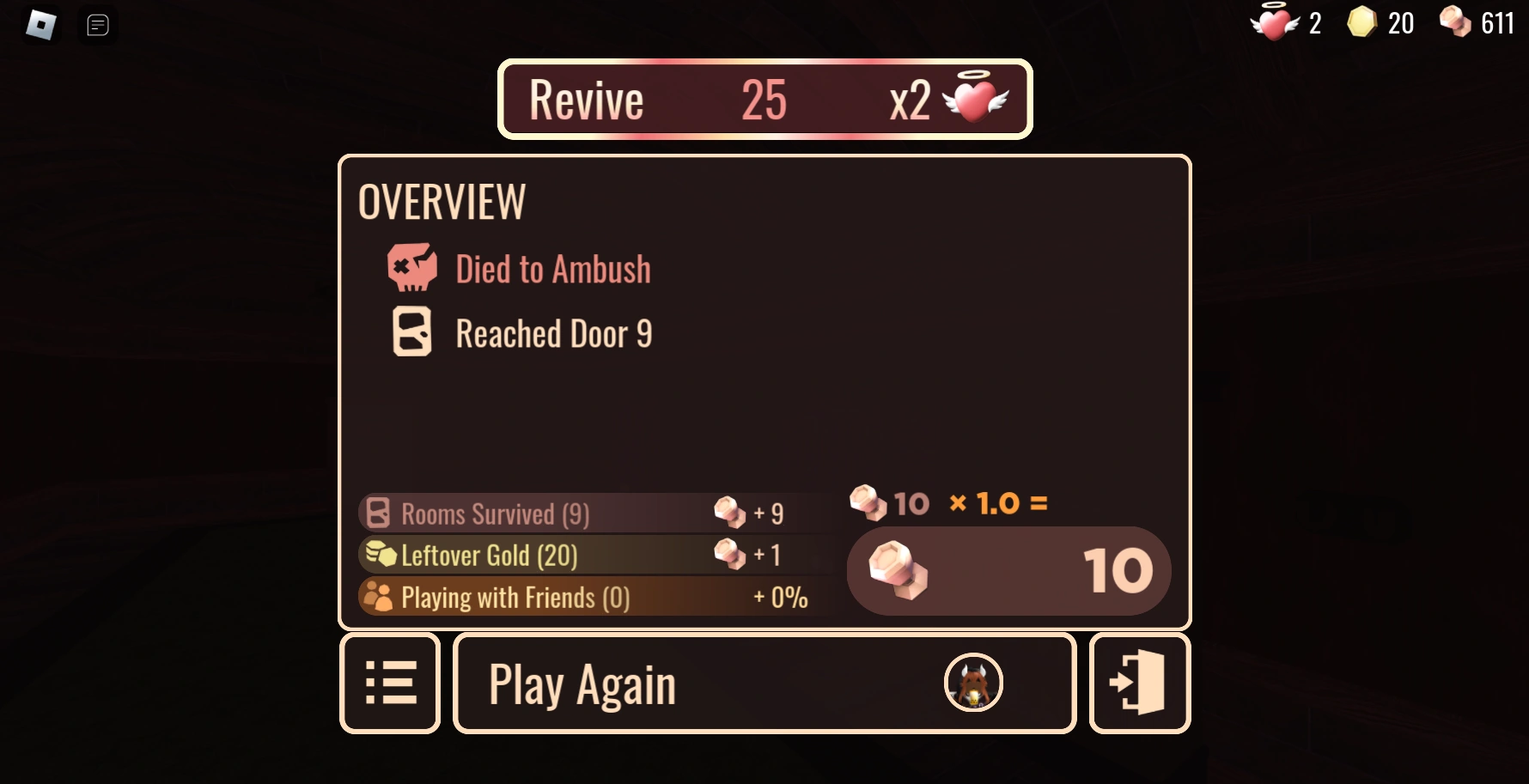This screenshot has width=1529, height=784.
Task: Click the exit door icon at bottom right
Action: point(1138,682)
